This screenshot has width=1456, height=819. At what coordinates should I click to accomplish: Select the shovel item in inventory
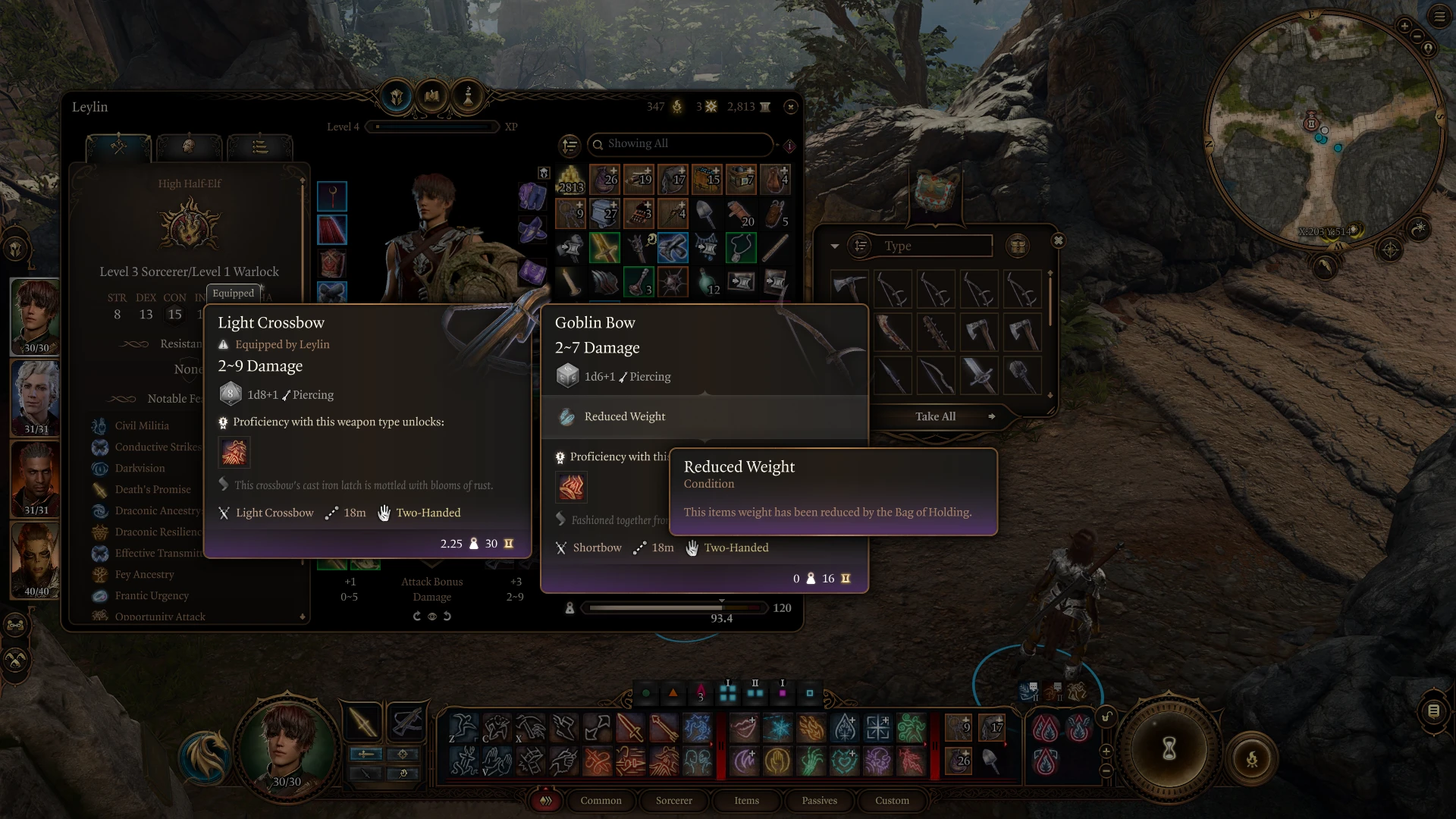pyautogui.click(x=706, y=215)
